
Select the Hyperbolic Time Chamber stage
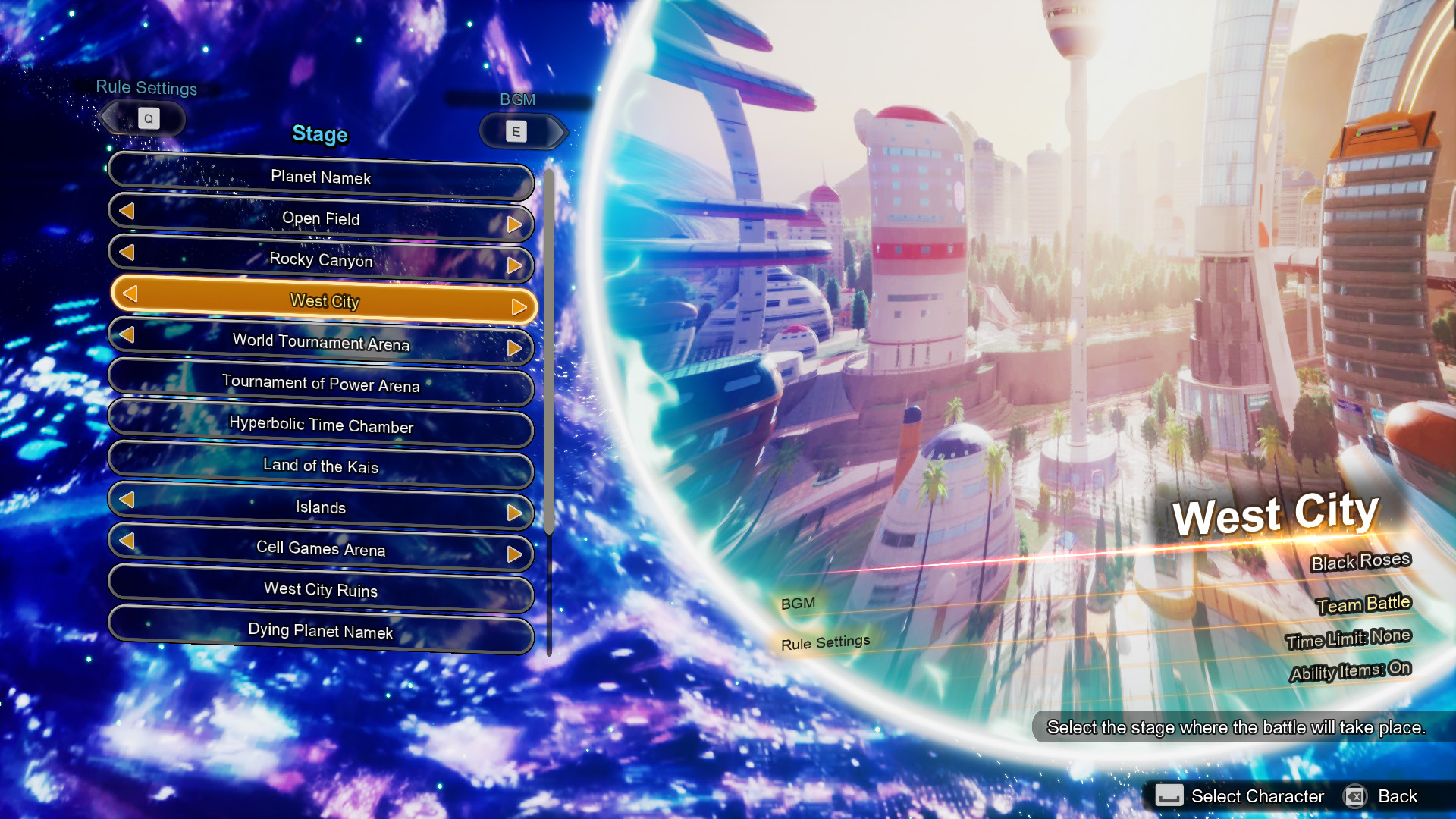click(321, 427)
